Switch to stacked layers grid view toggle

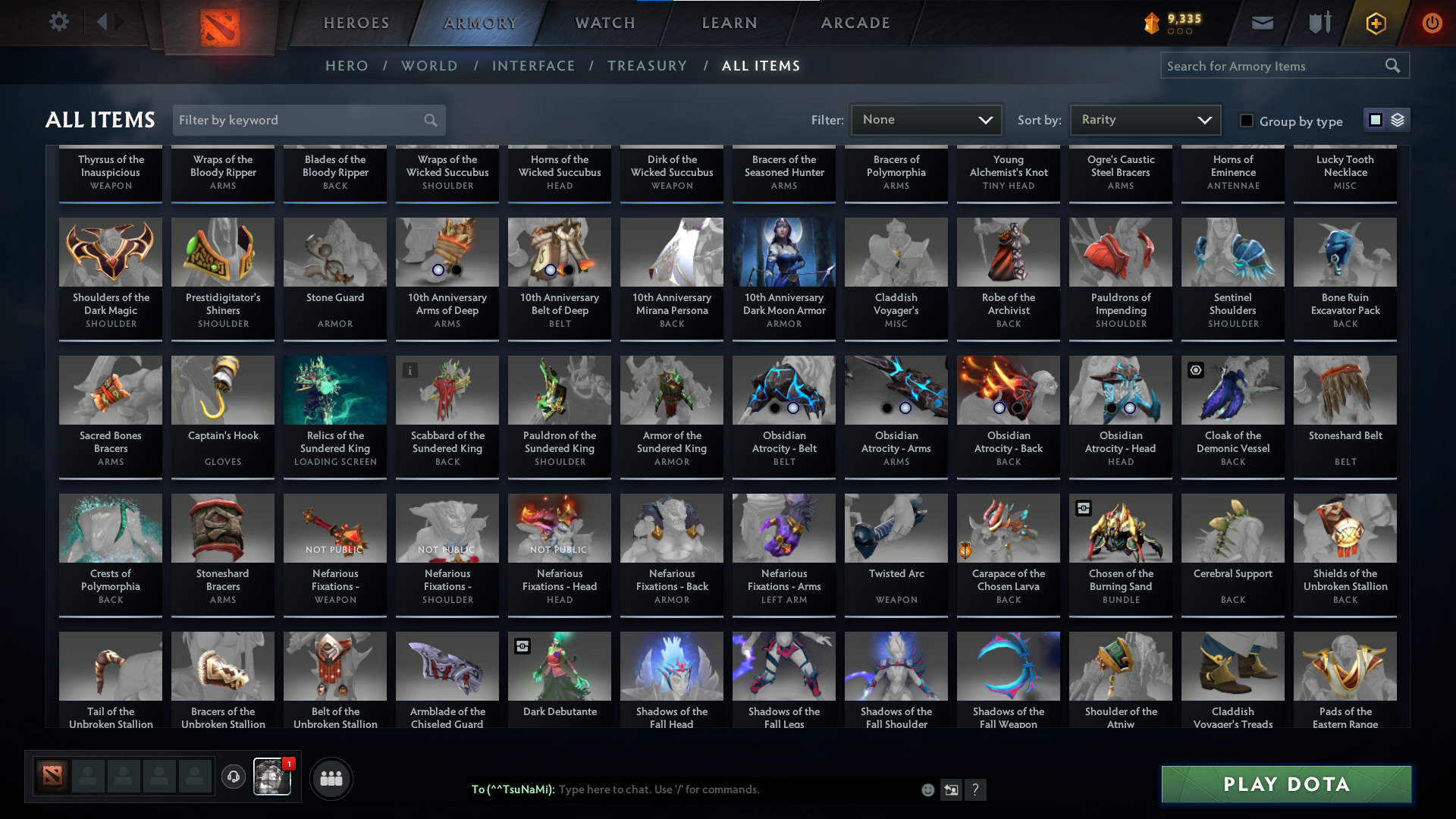pyautogui.click(x=1397, y=120)
